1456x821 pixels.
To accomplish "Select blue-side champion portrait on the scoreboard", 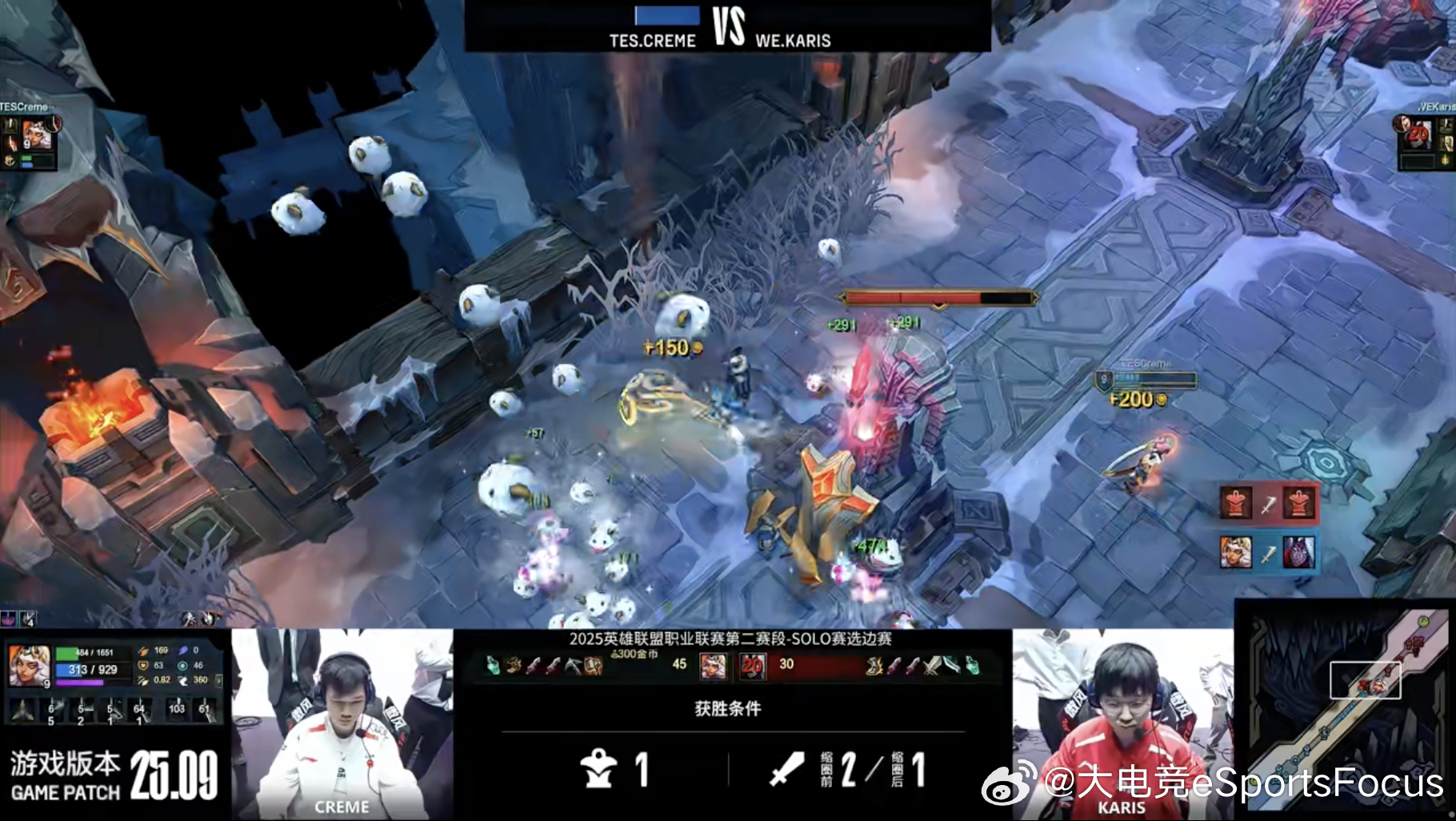I will pos(713,666).
